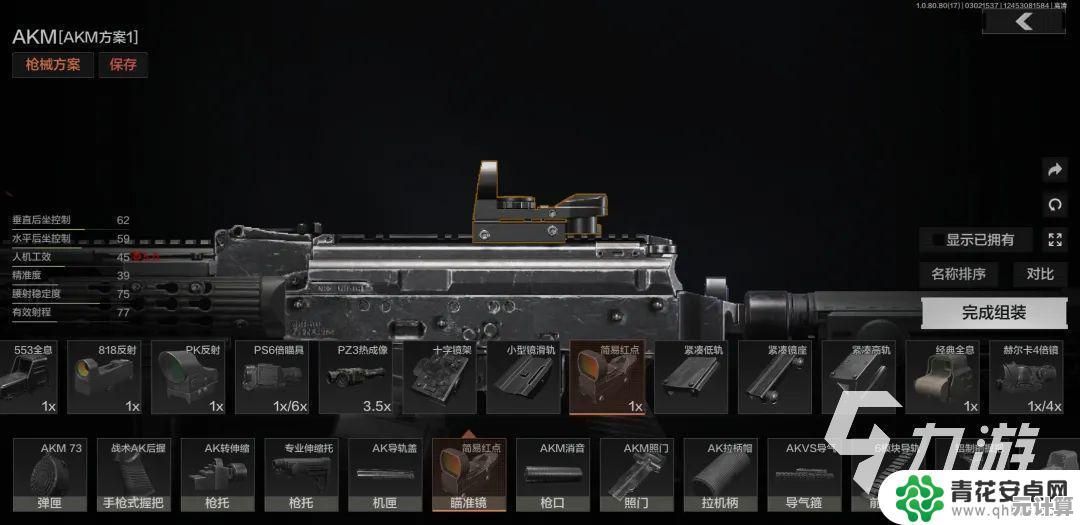1080x525 pixels.
Task: Go back using the top-right arrow
Action: [x=1023, y=22]
